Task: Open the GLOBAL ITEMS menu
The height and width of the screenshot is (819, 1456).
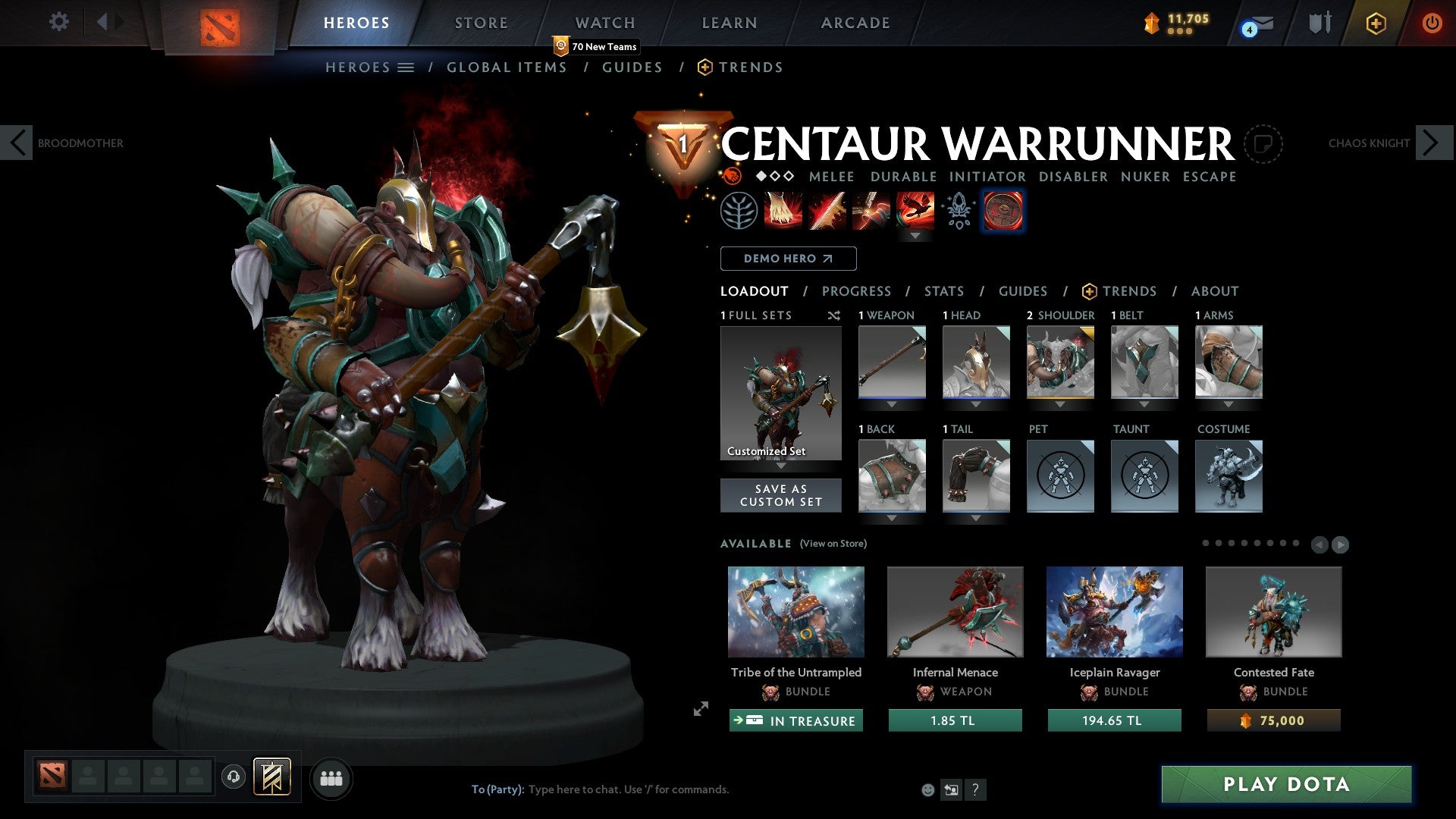Action: pyautogui.click(x=507, y=67)
